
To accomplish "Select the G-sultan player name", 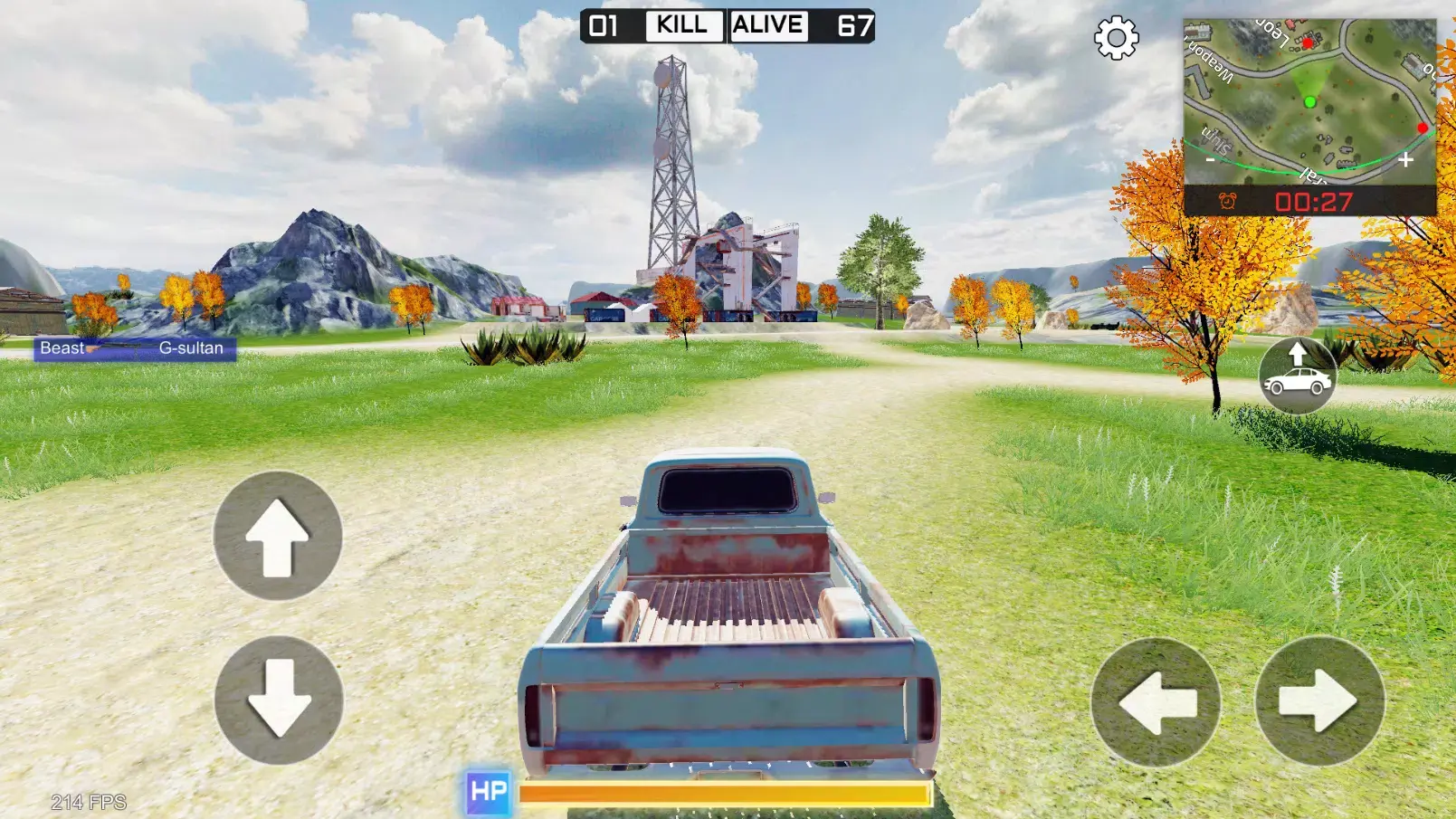I will [190, 348].
